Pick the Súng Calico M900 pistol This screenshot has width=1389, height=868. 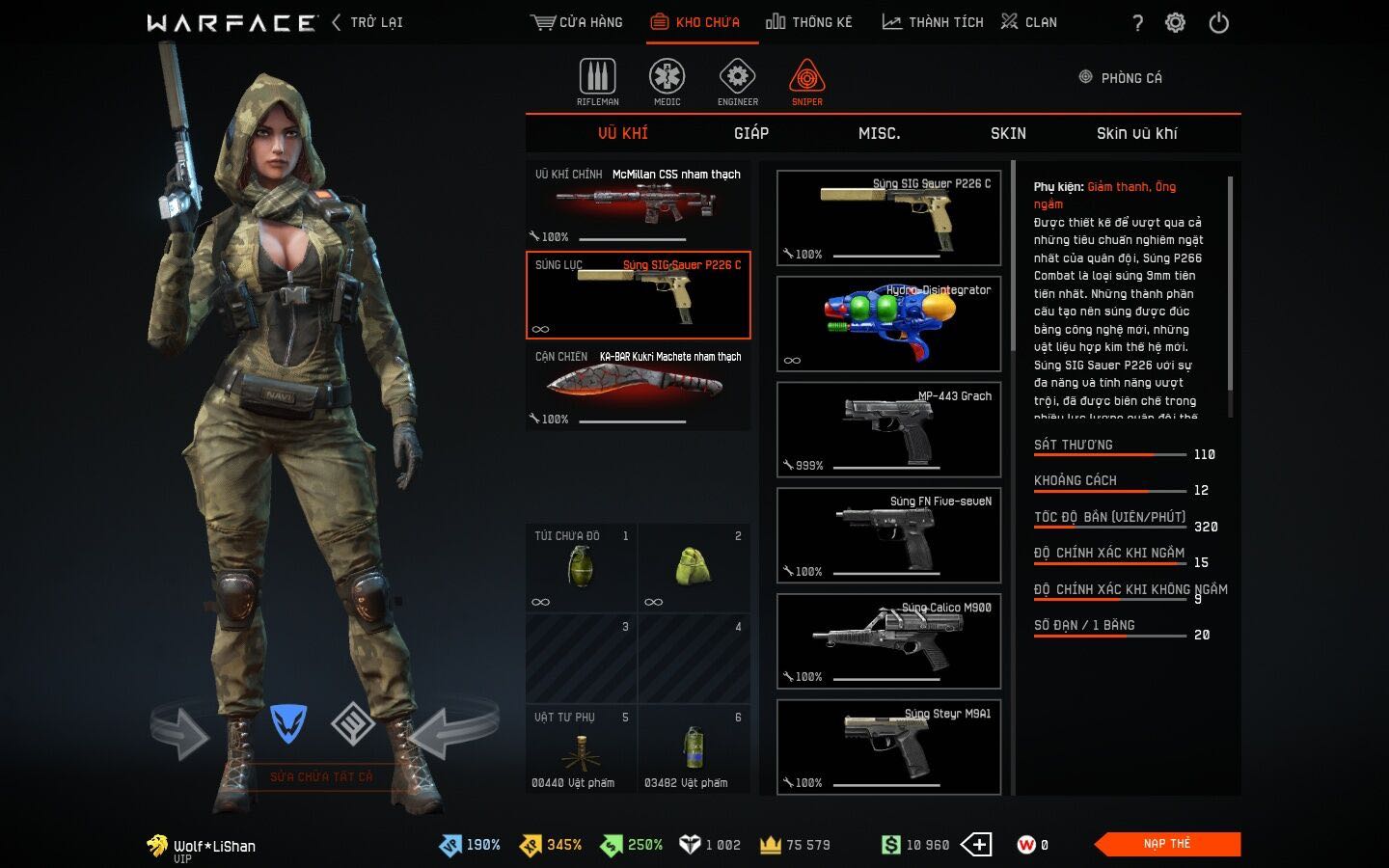(888, 641)
